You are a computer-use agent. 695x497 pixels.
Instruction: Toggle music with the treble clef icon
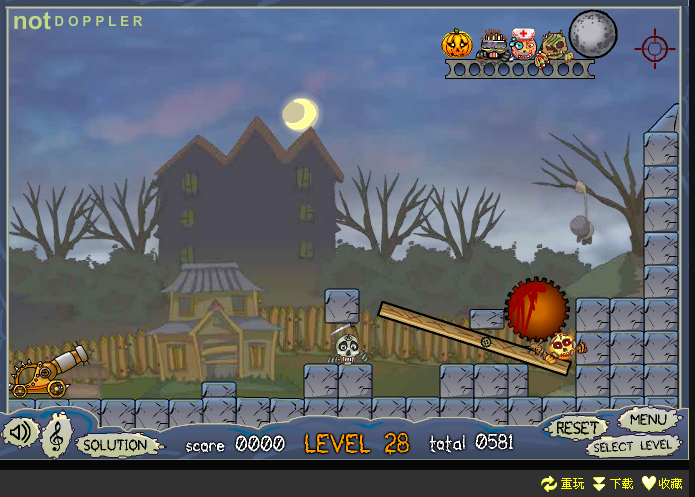pos(57,436)
